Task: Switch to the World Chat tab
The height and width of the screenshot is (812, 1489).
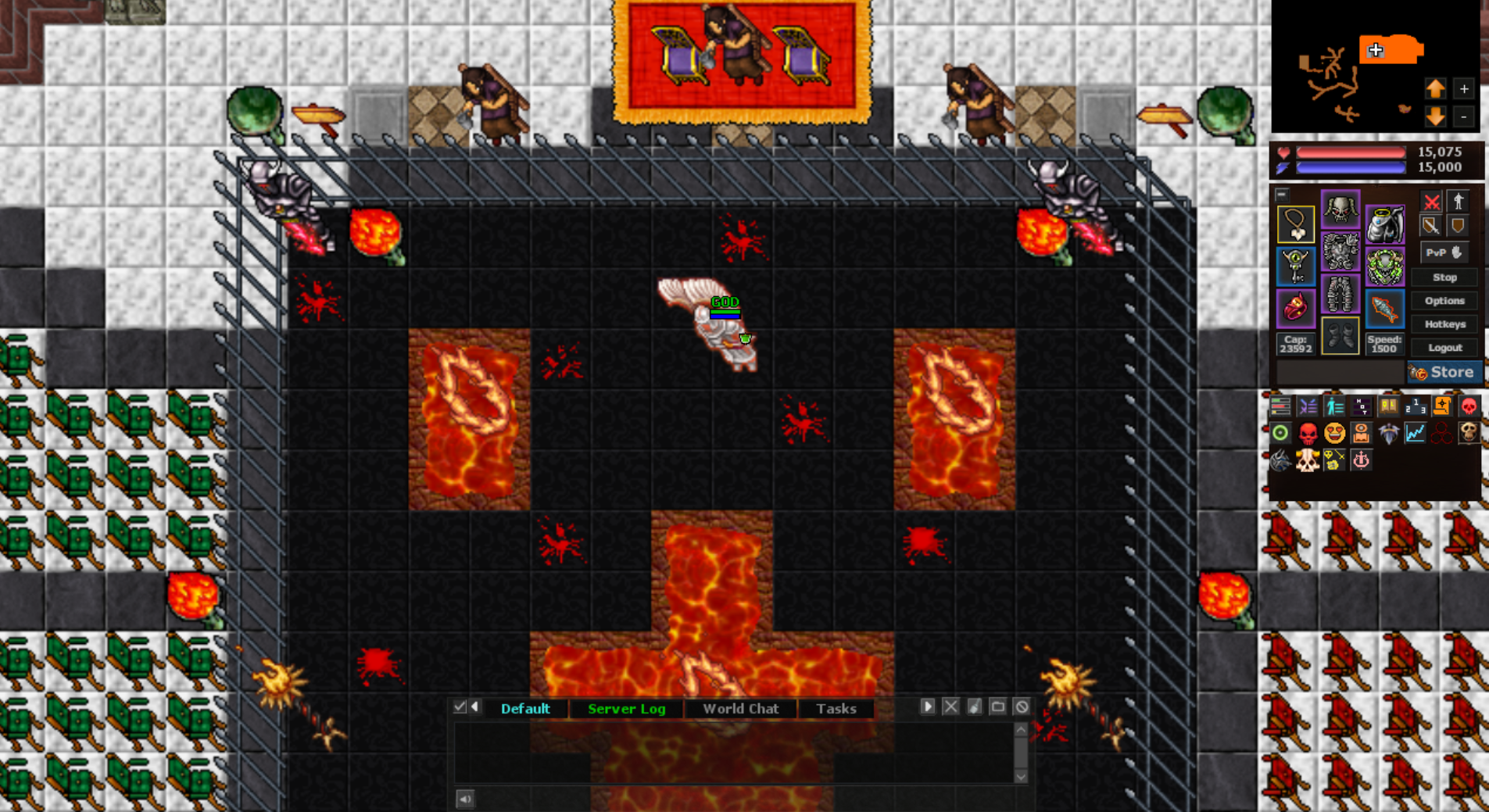Action: [741, 708]
